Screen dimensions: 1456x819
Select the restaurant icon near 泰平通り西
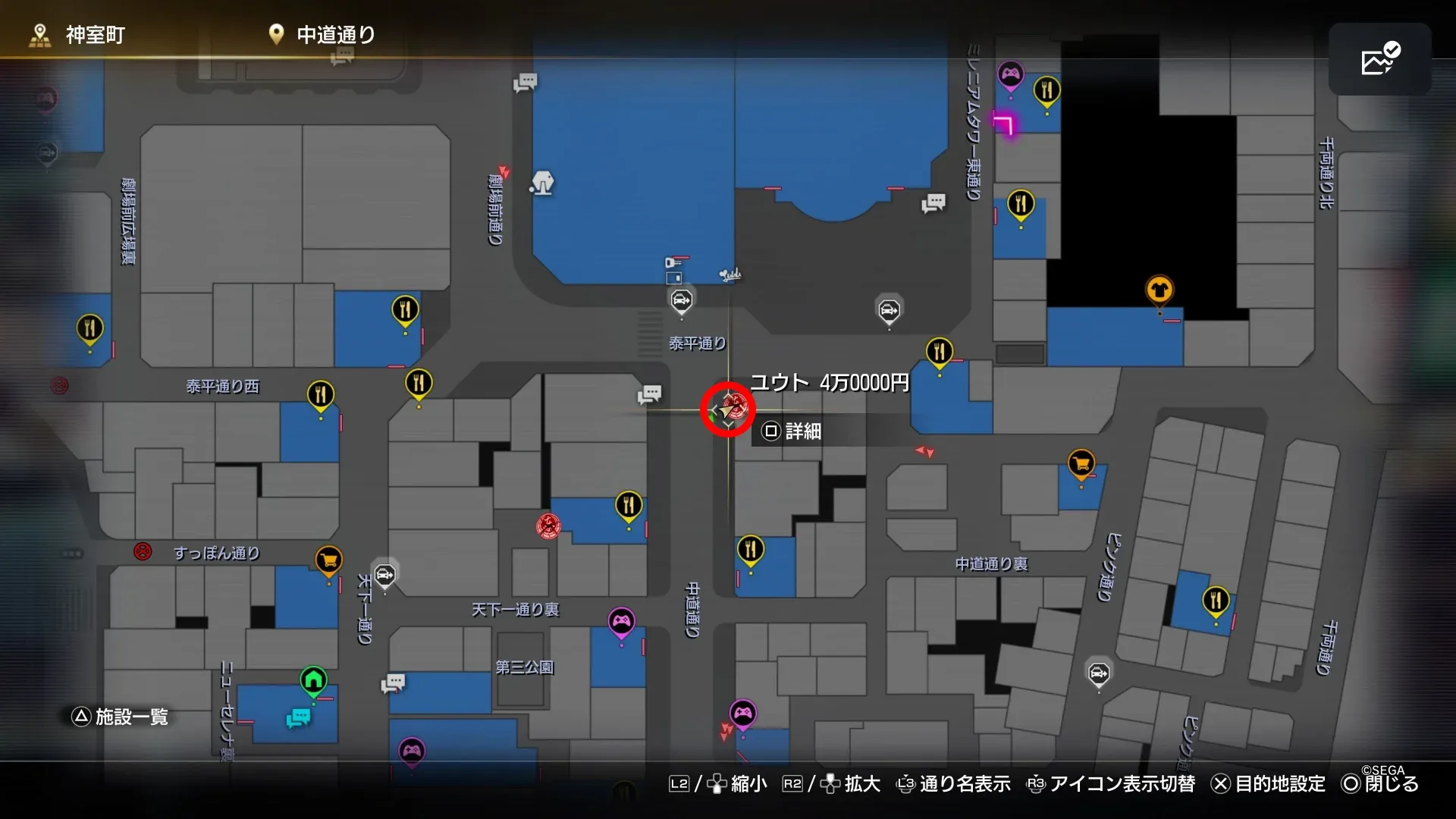tap(321, 393)
